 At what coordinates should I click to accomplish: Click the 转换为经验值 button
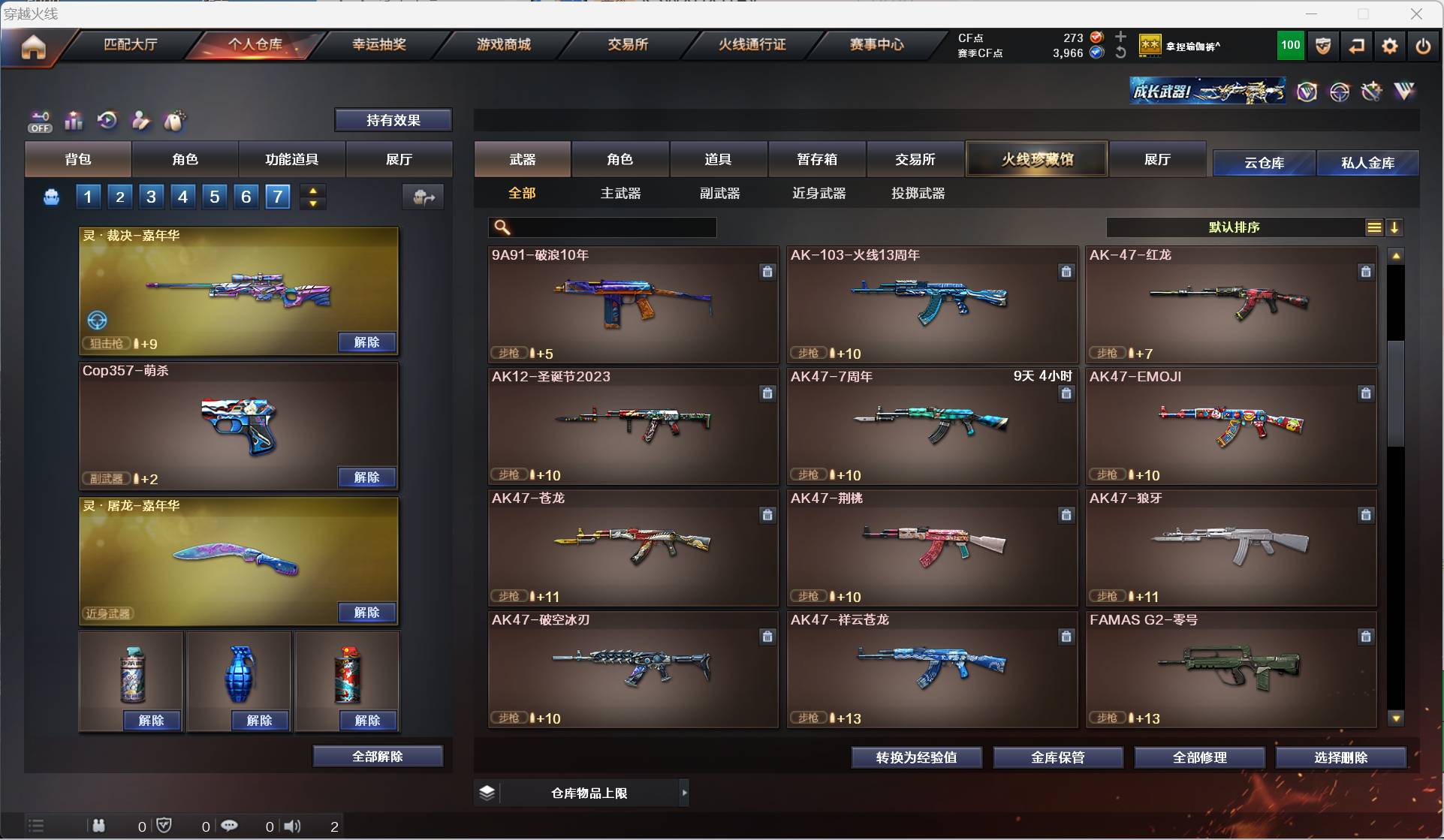click(915, 757)
